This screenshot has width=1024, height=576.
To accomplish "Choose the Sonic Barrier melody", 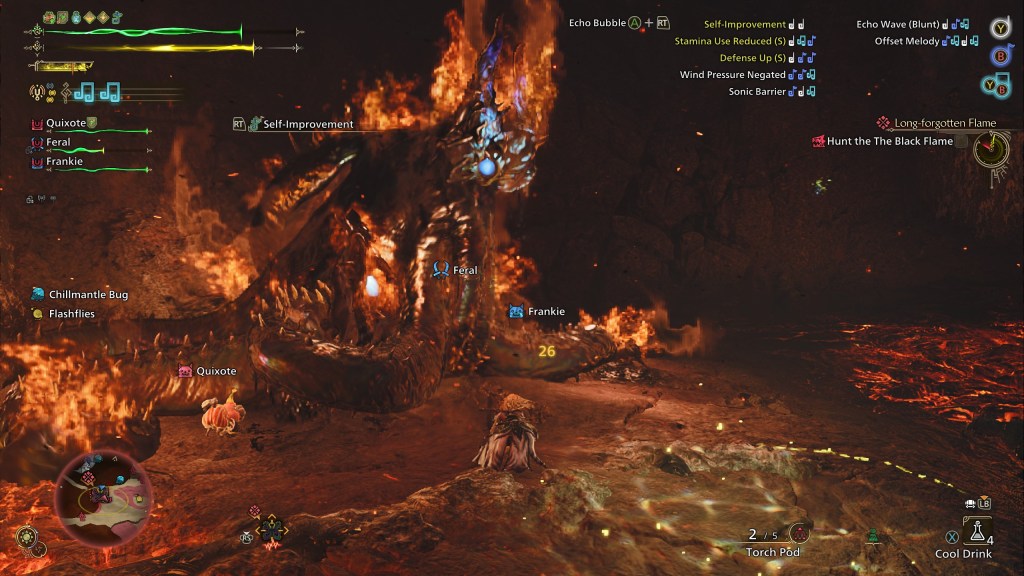I will click(x=757, y=92).
